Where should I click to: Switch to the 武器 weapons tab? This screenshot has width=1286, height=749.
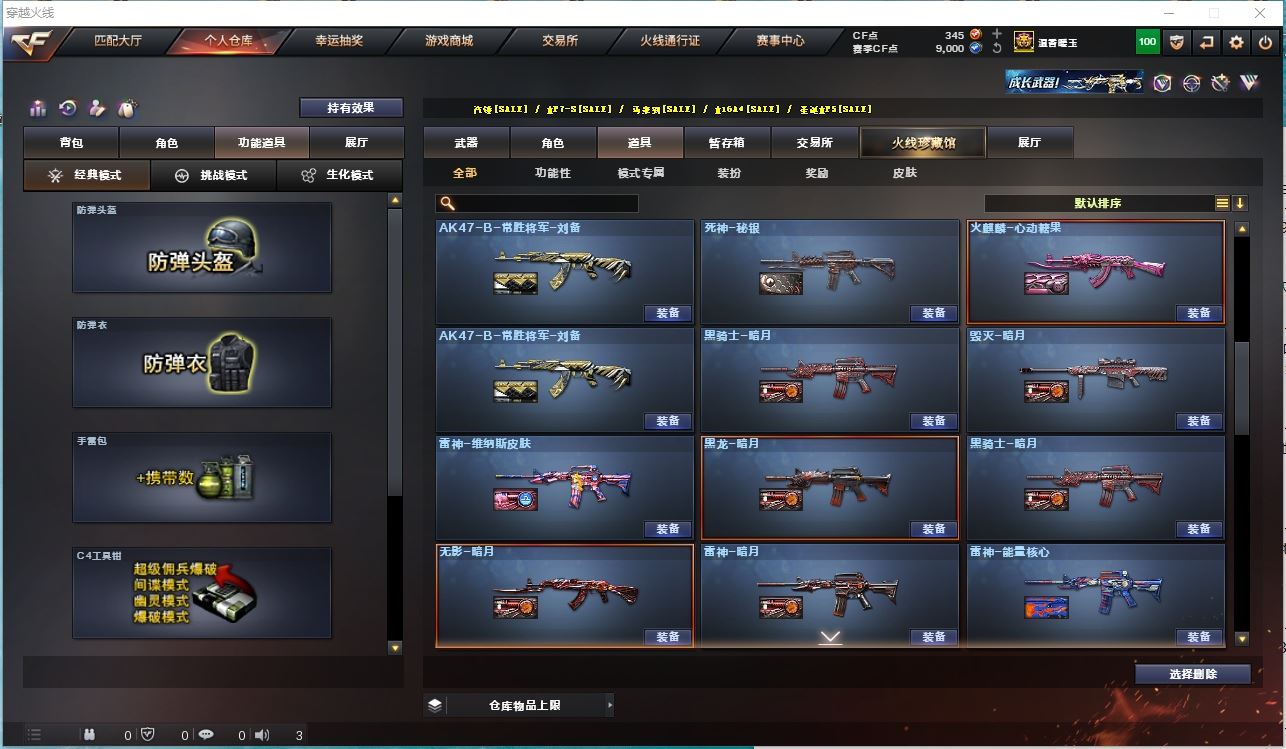[x=466, y=143]
